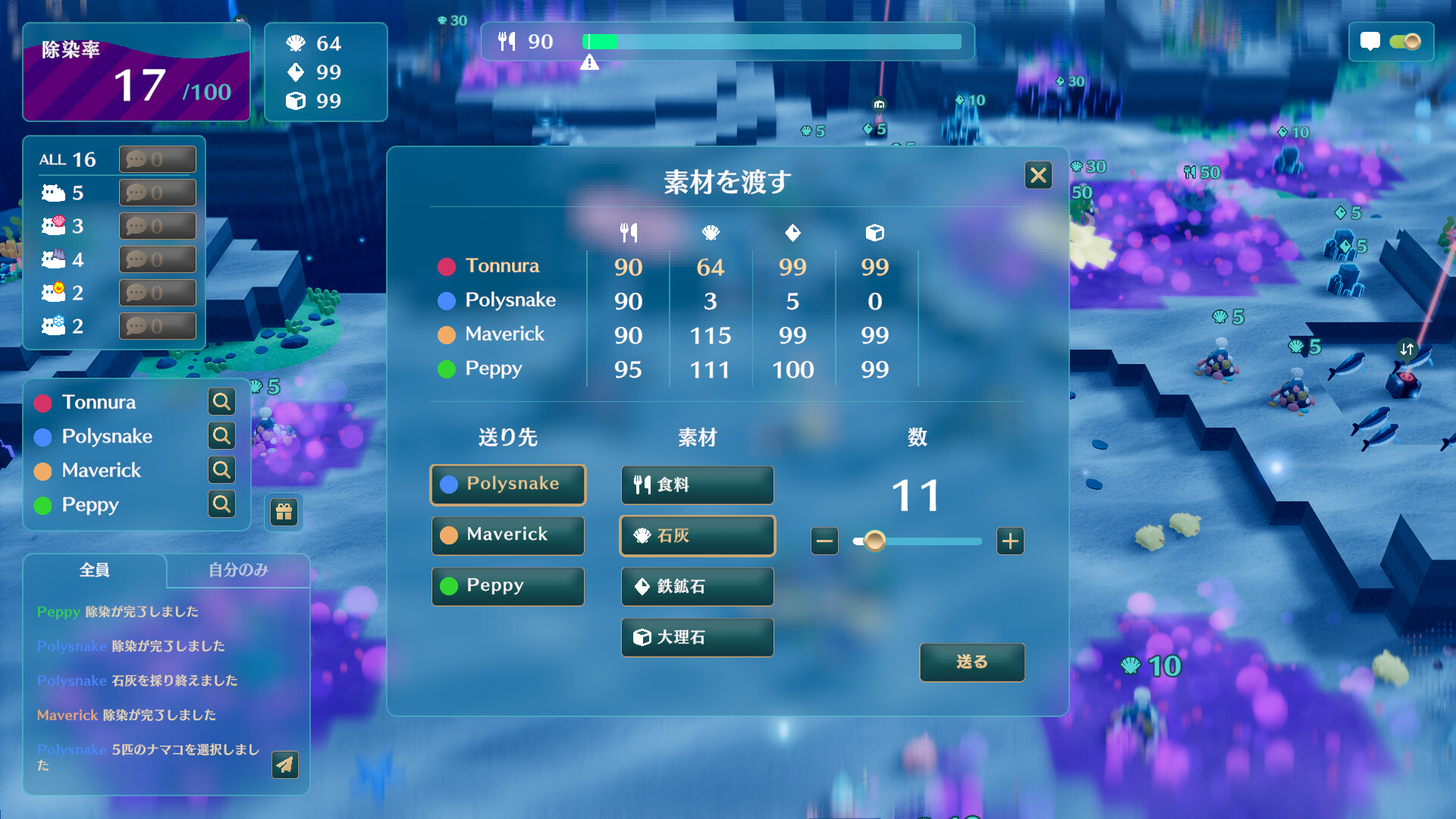Toggle the switch in the top-right corner

pyautogui.click(x=1407, y=42)
